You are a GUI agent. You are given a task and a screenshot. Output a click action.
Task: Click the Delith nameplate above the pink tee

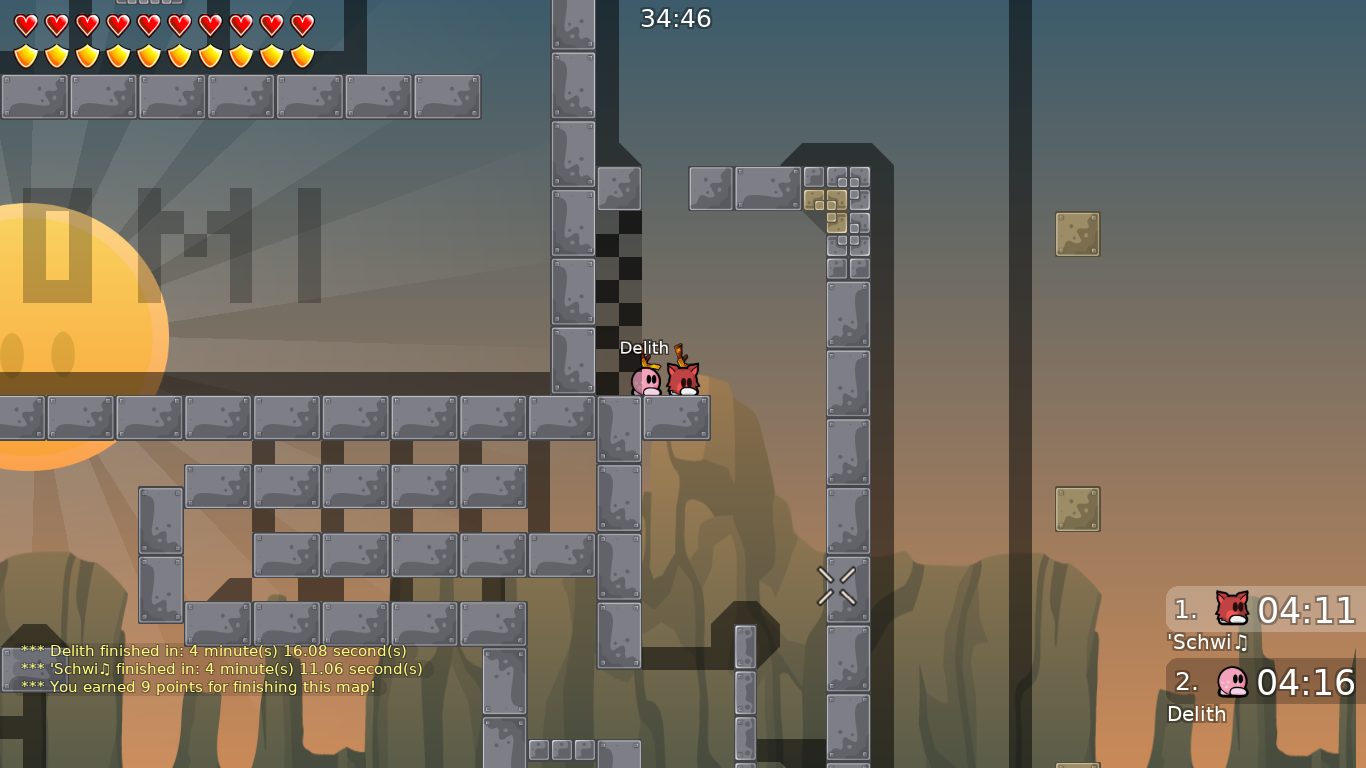[x=643, y=348]
